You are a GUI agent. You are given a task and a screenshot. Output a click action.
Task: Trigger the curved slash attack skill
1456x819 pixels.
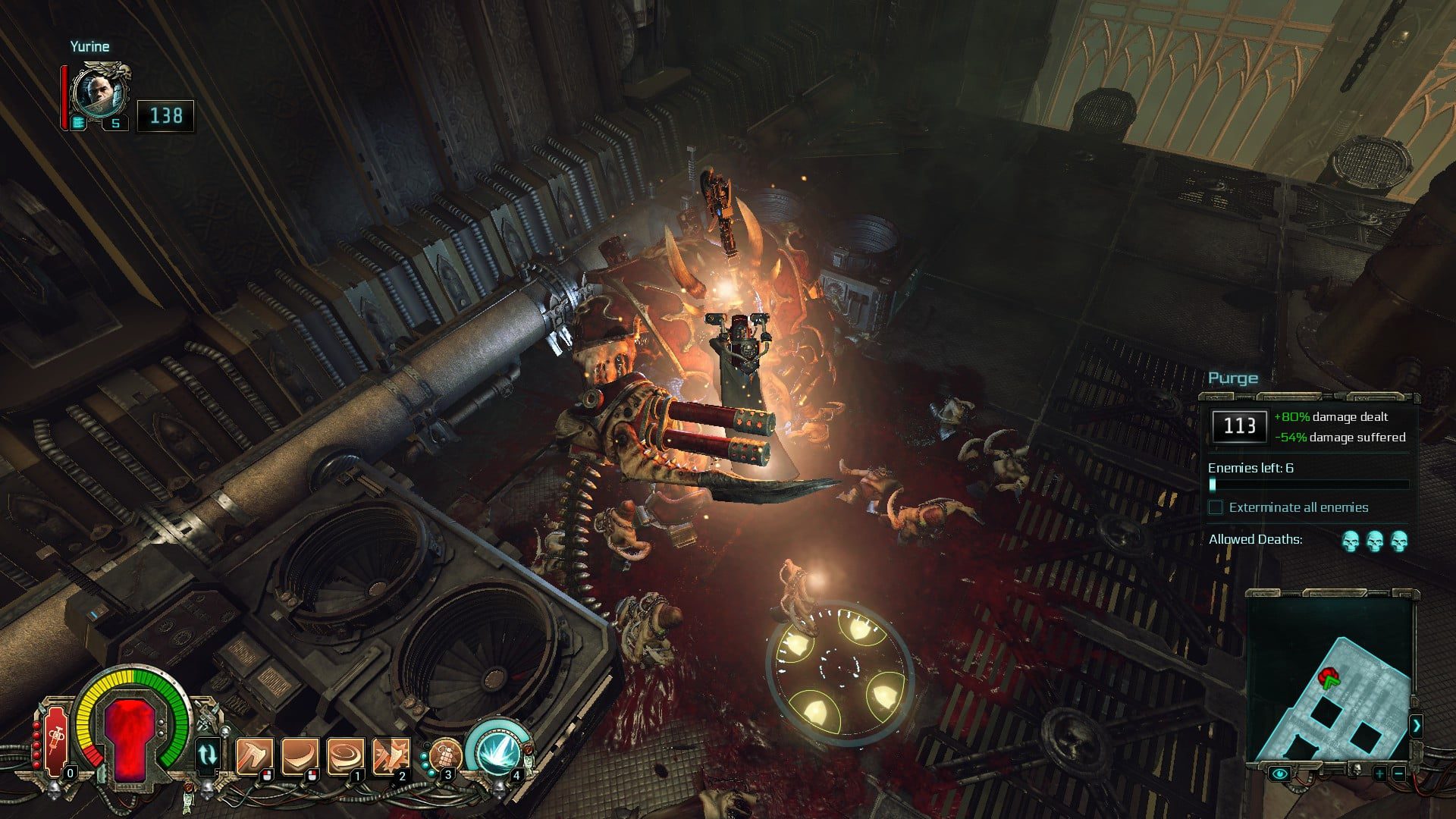[x=300, y=756]
